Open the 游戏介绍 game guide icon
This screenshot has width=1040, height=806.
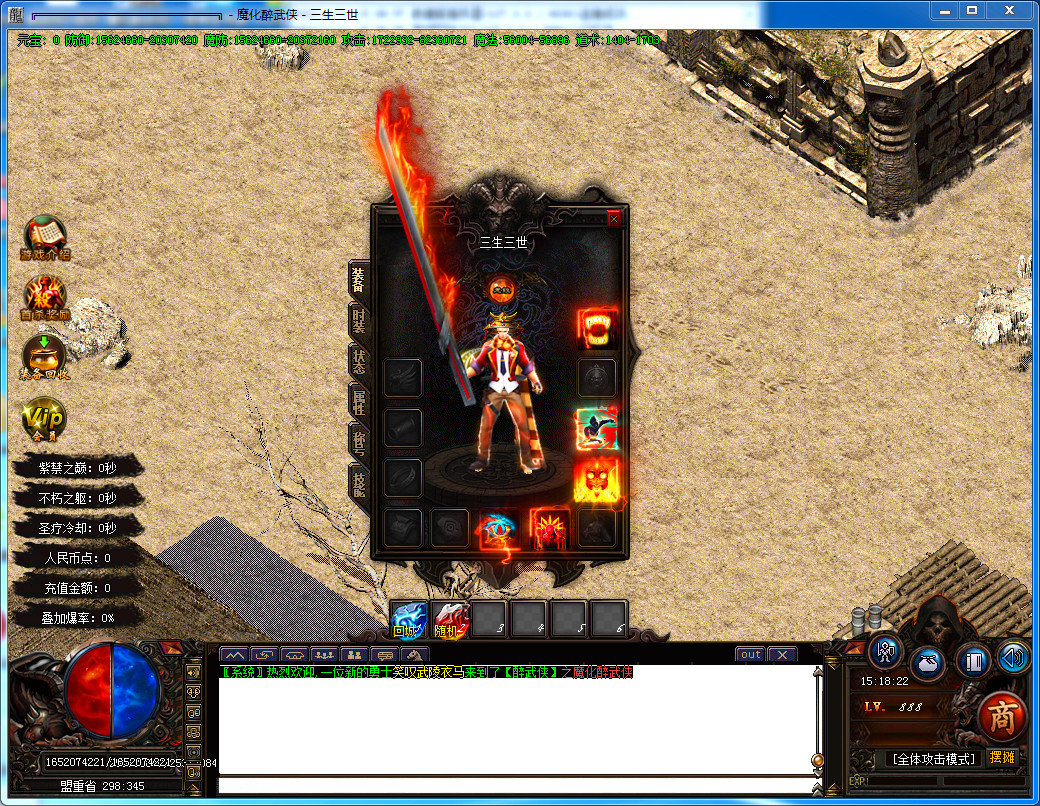45,236
